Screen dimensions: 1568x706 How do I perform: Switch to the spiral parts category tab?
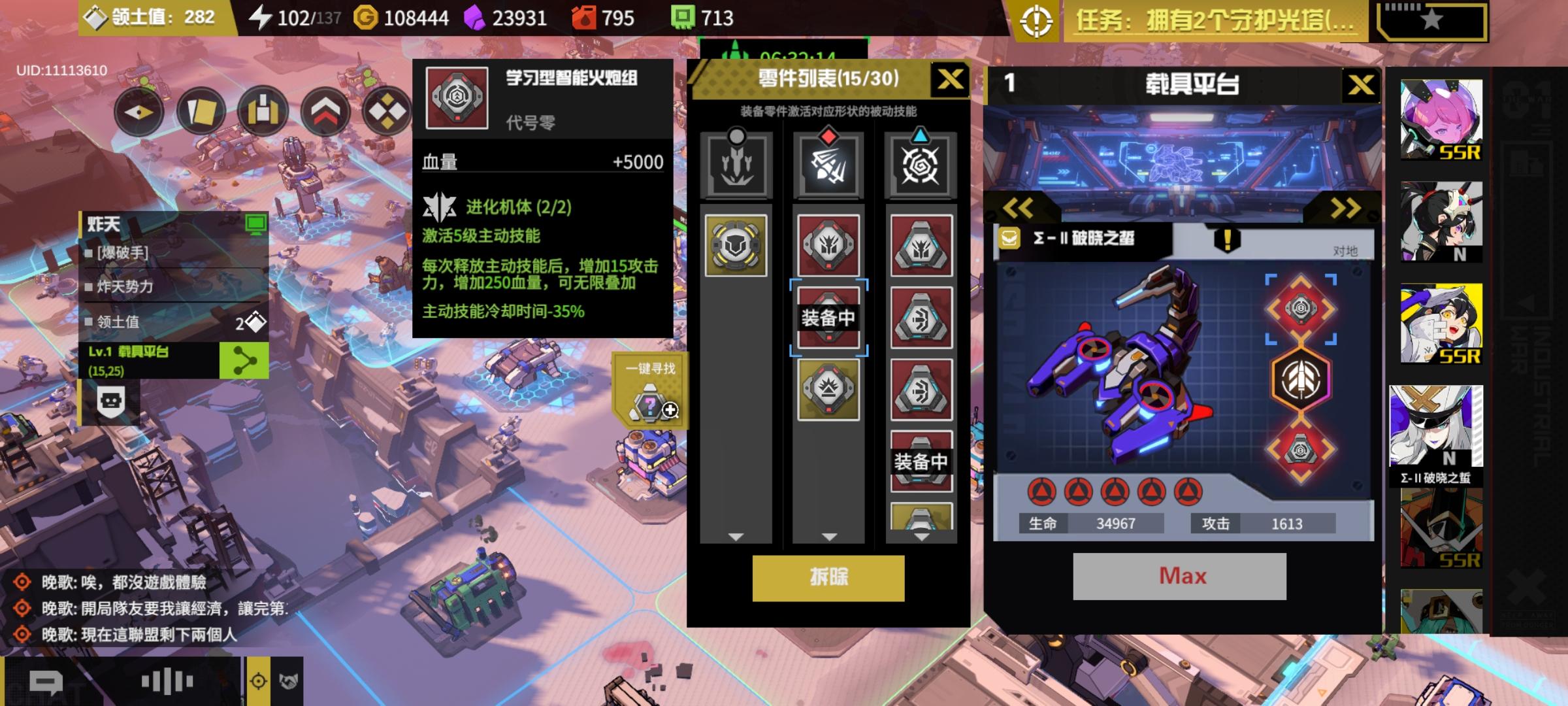pyautogui.click(x=921, y=162)
